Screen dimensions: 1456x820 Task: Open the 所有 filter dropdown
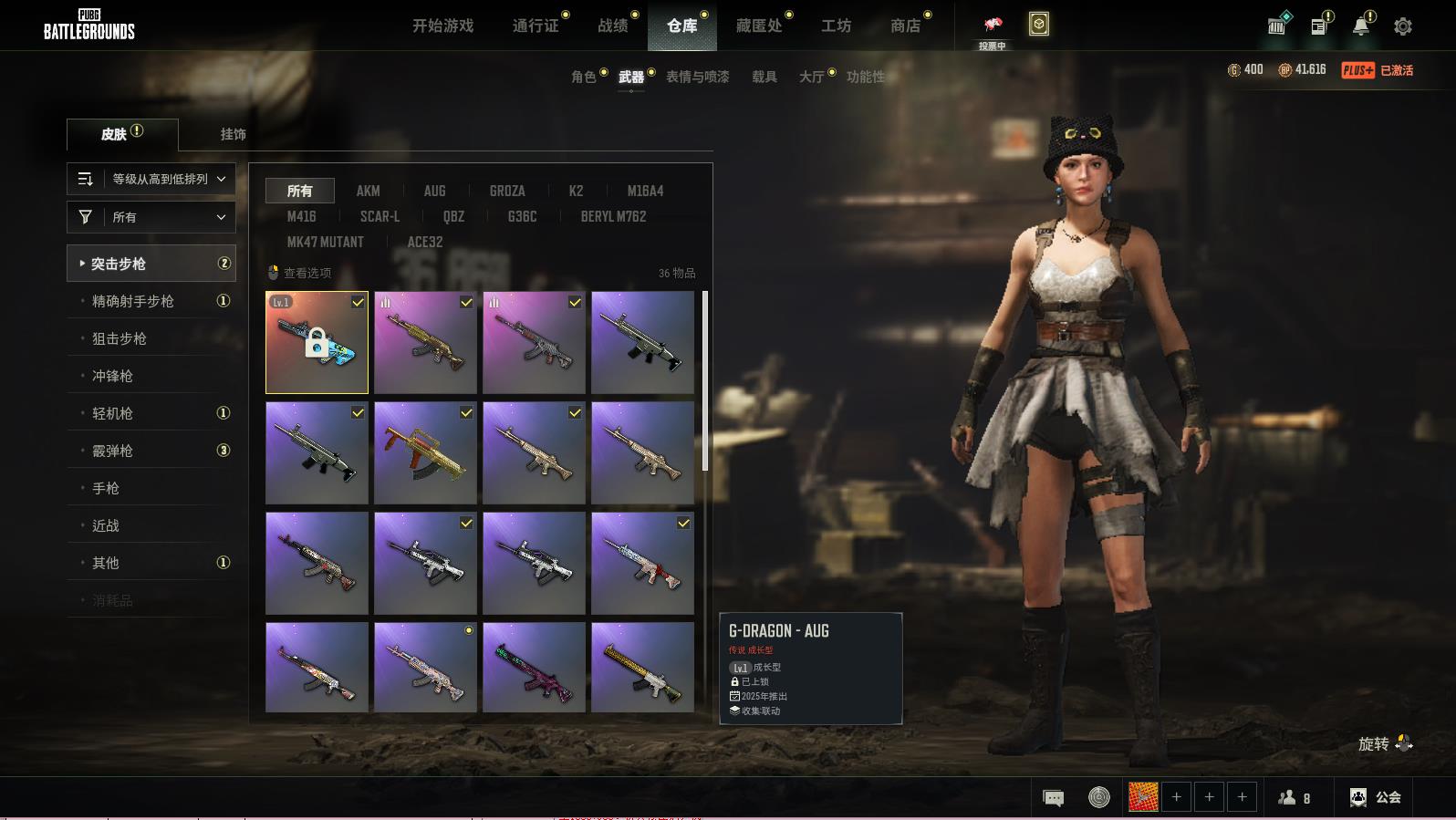click(x=151, y=217)
